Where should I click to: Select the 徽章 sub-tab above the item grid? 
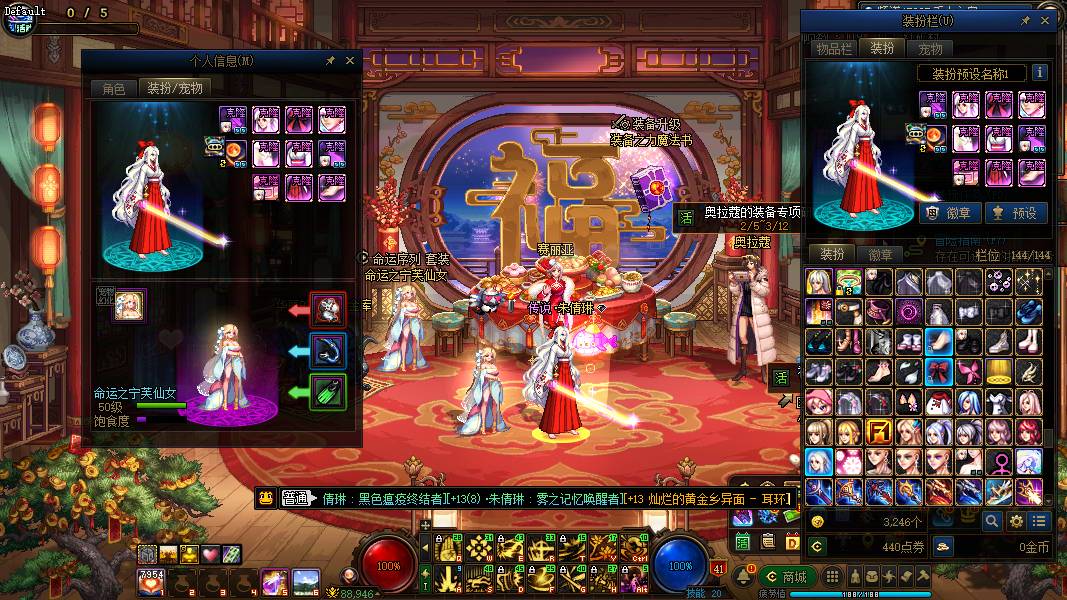click(x=880, y=254)
